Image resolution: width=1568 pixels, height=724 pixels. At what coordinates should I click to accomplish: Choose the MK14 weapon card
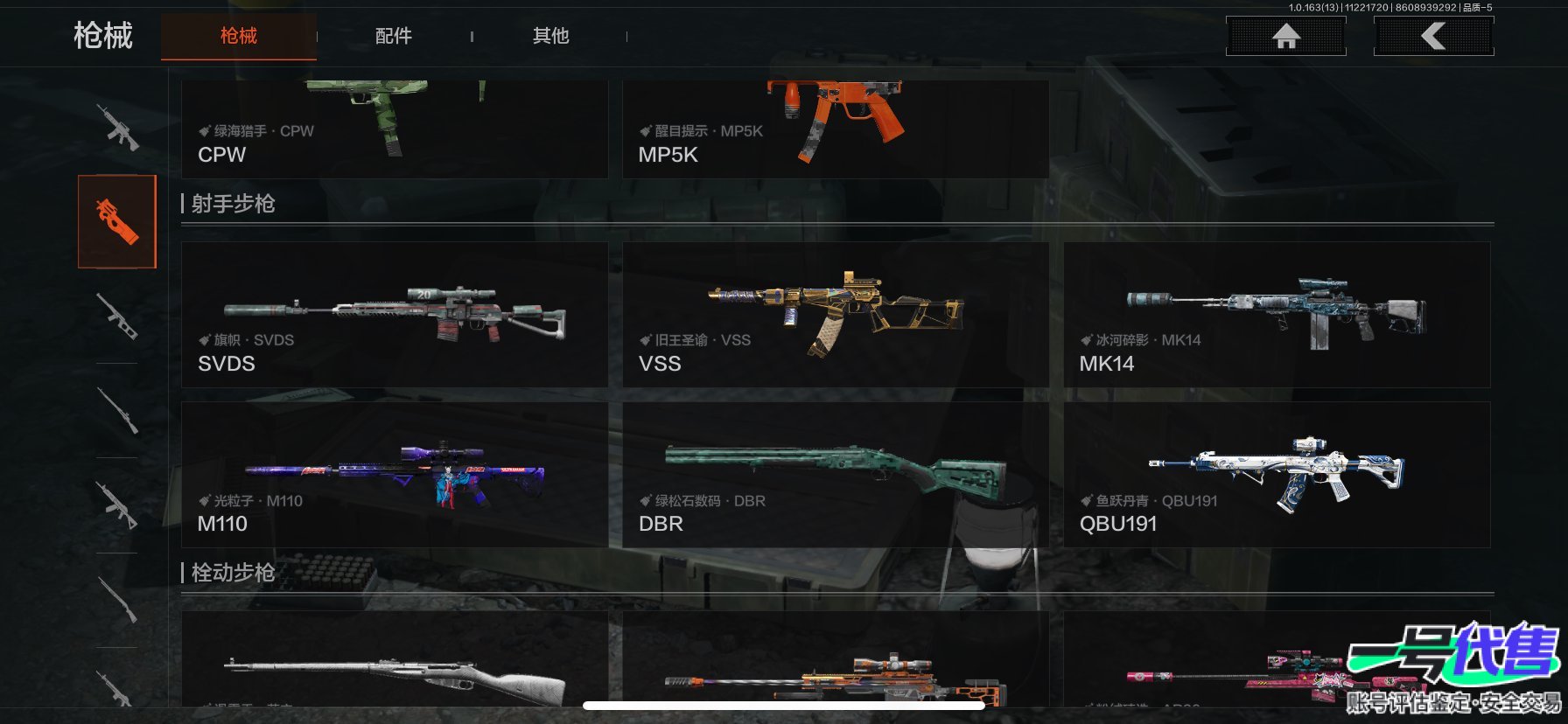click(x=1276, y=315)
